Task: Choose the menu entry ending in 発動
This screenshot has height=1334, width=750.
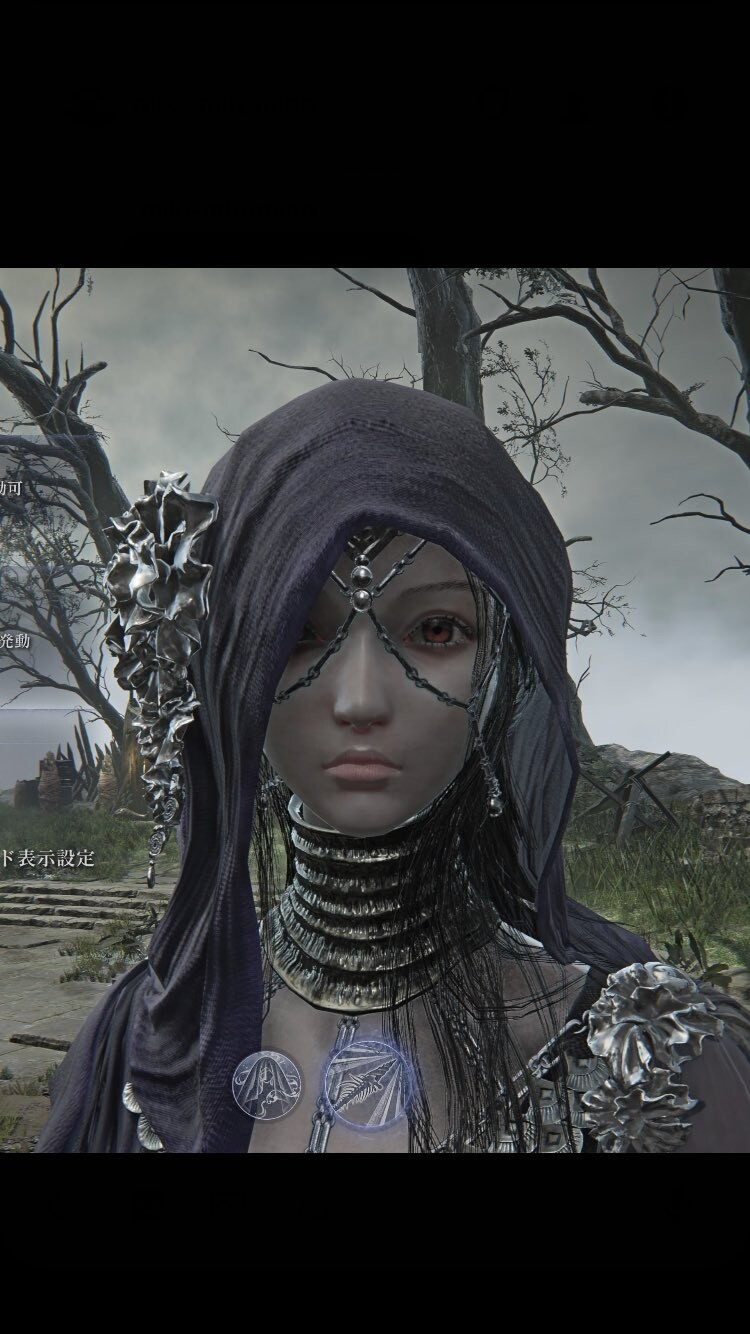Action: [15, 641]
